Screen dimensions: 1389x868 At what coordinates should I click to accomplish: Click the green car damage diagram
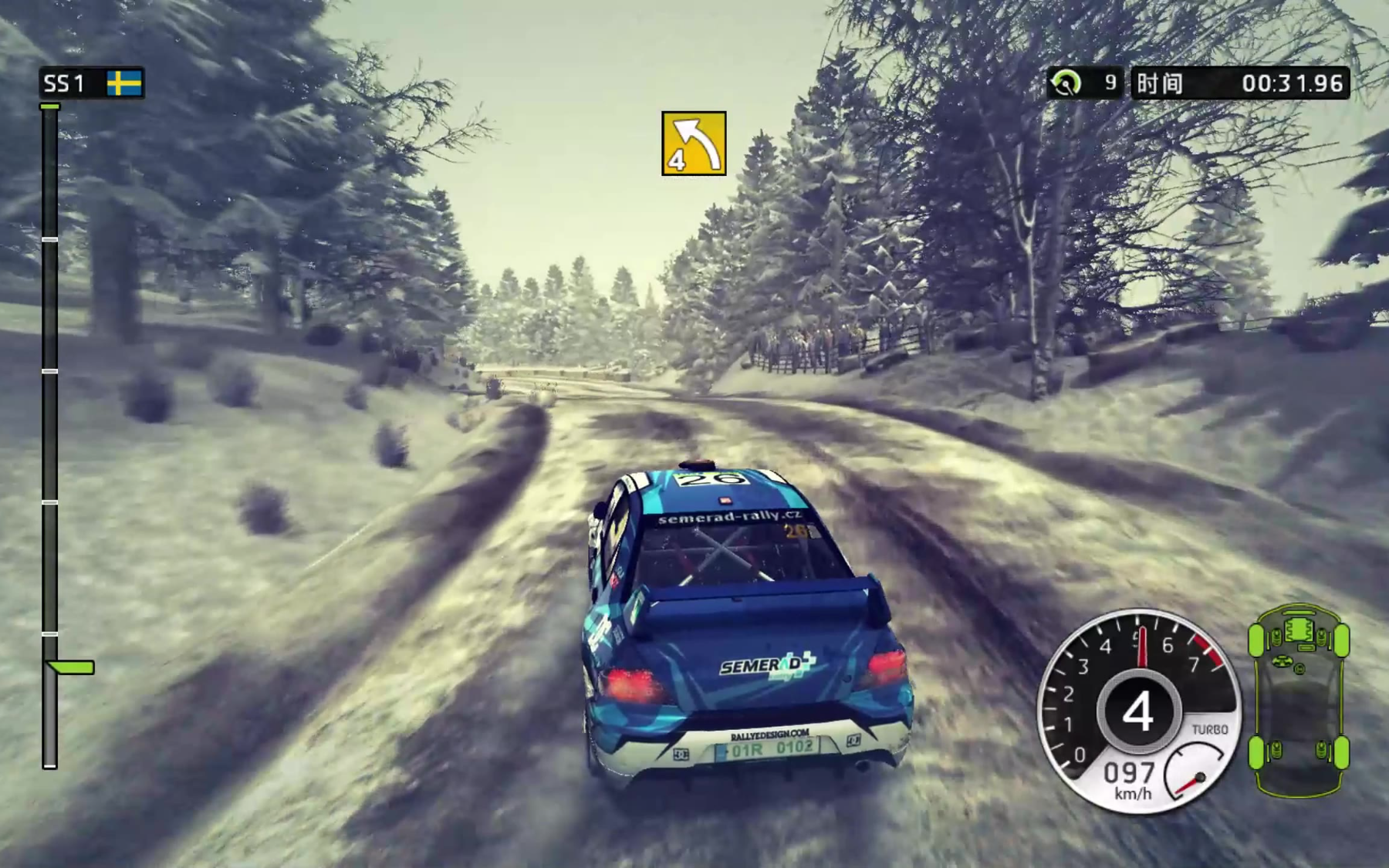click(1299, 699)
